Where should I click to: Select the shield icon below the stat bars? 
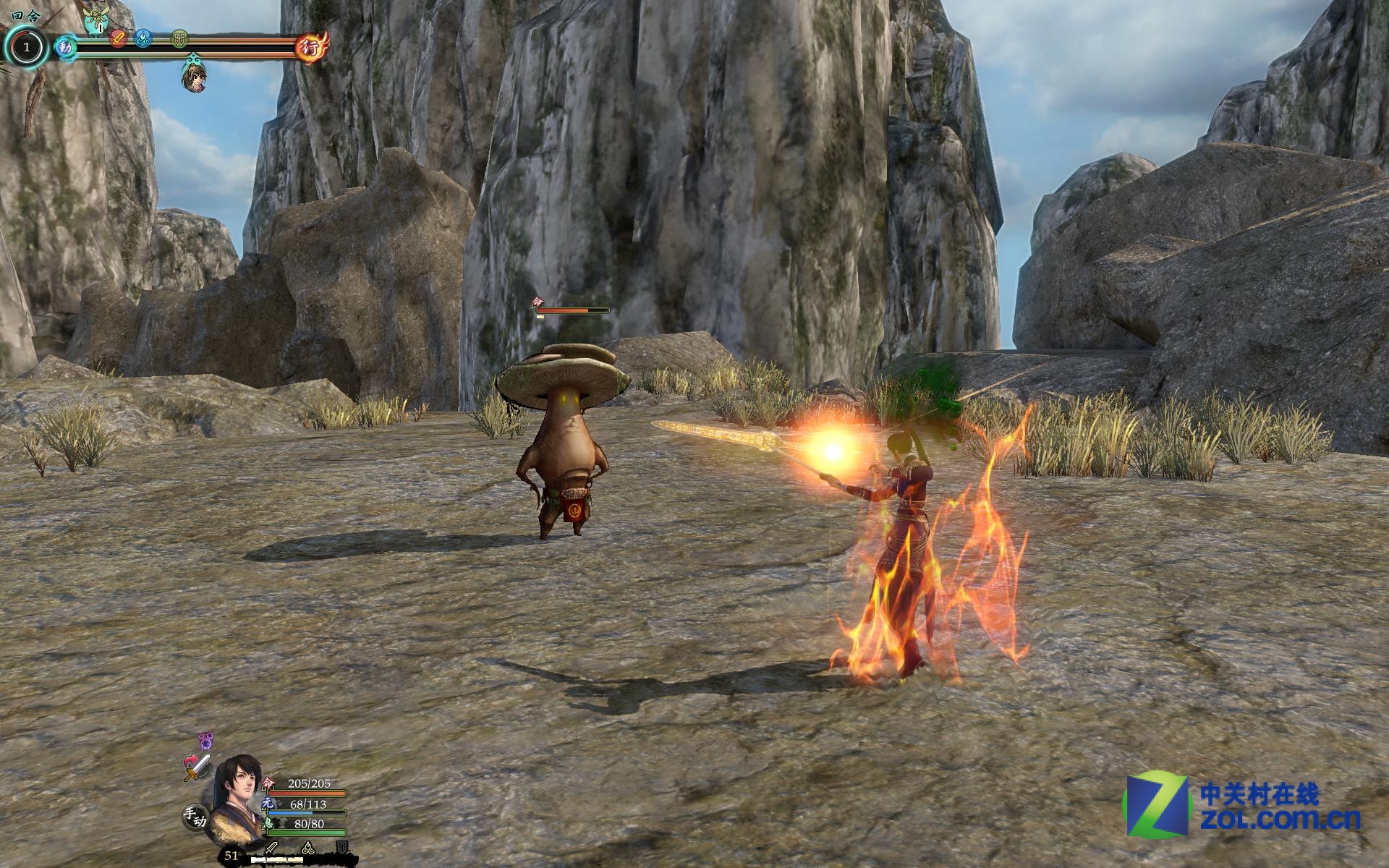[342, 848]
